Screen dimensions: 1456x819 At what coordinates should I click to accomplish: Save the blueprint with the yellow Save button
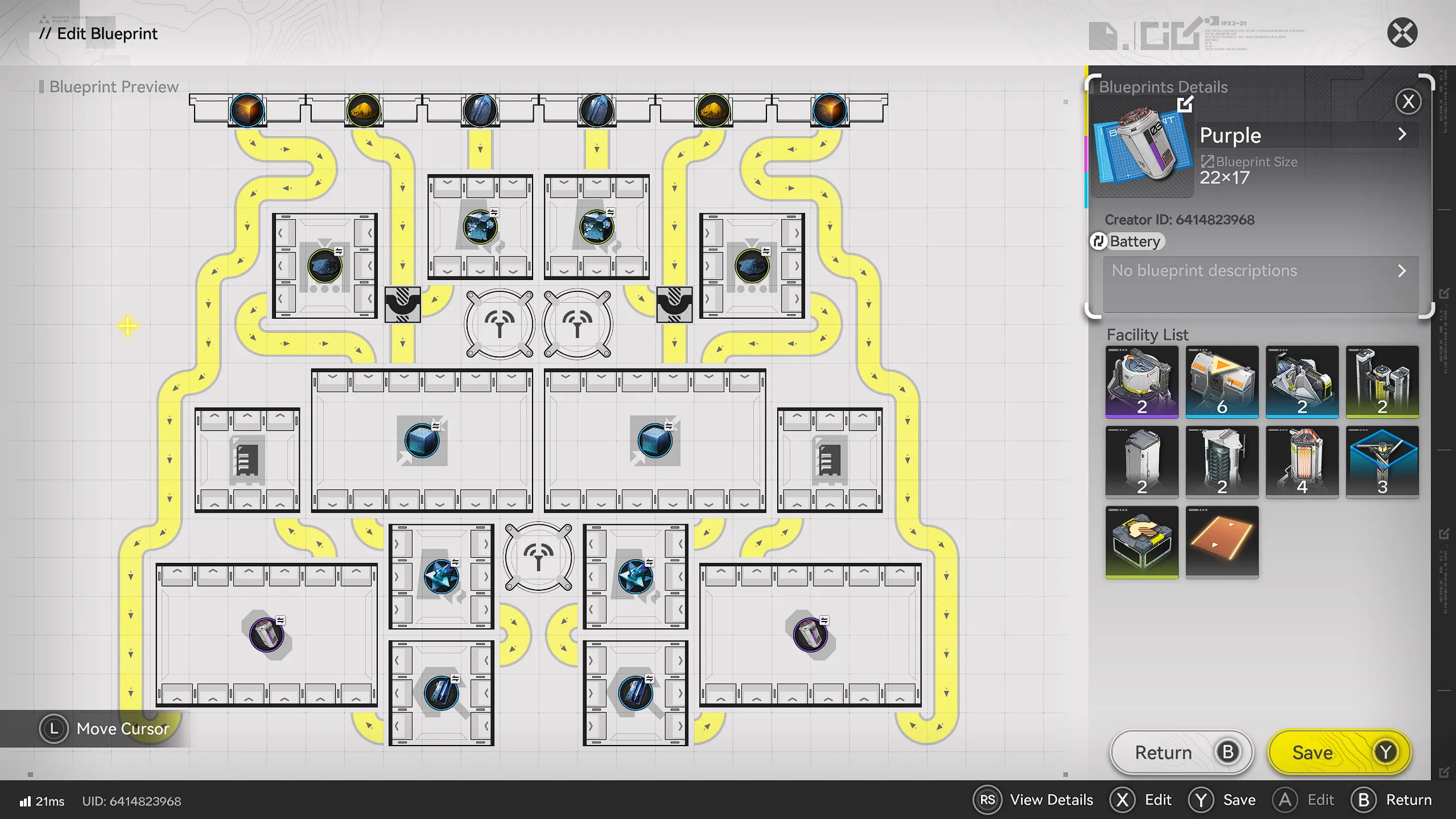(1339, 752)
